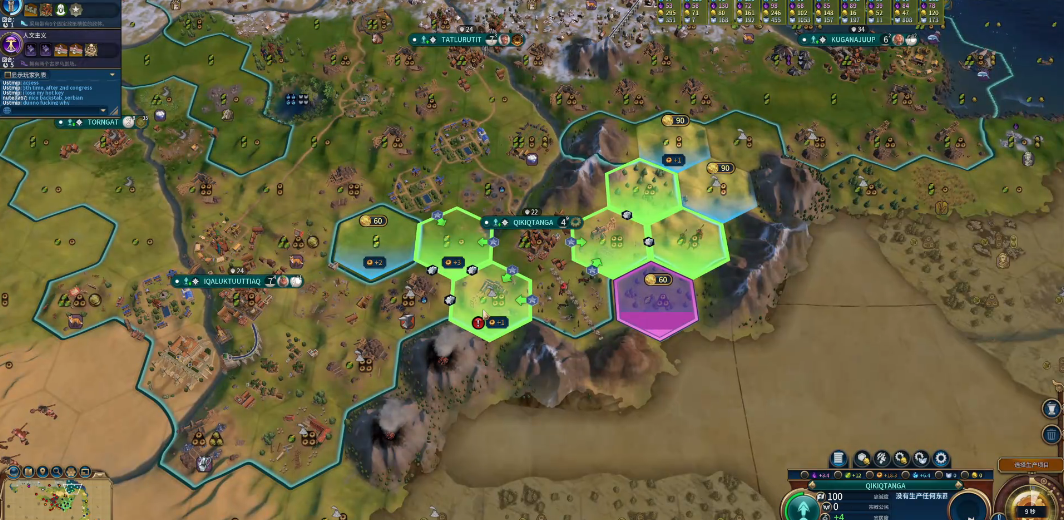
Task: Click purchase item with gold button
Action: pyautogui.click(x=902, y=458)
